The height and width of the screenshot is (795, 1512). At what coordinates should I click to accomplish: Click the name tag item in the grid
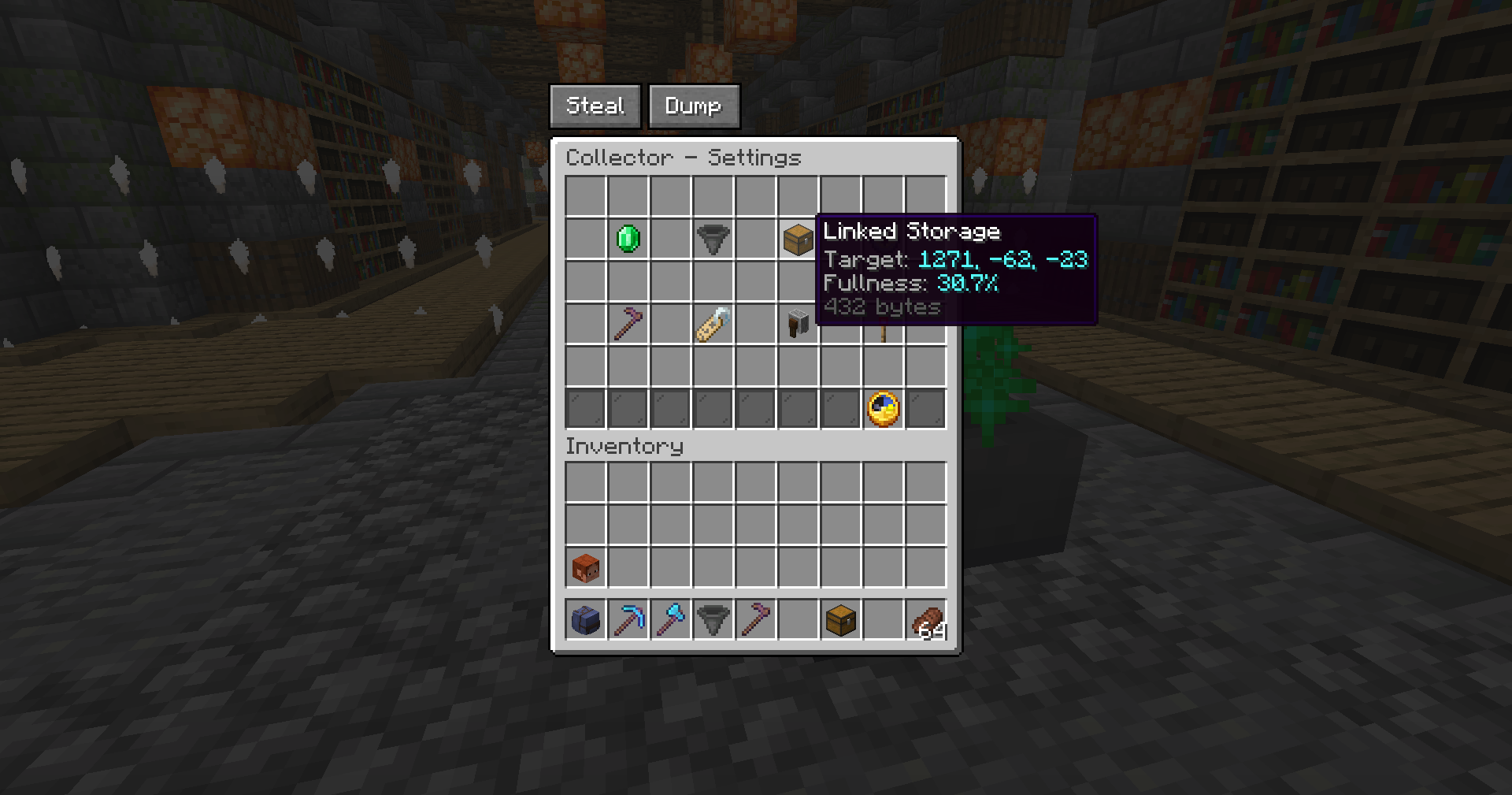pos(711,323)
